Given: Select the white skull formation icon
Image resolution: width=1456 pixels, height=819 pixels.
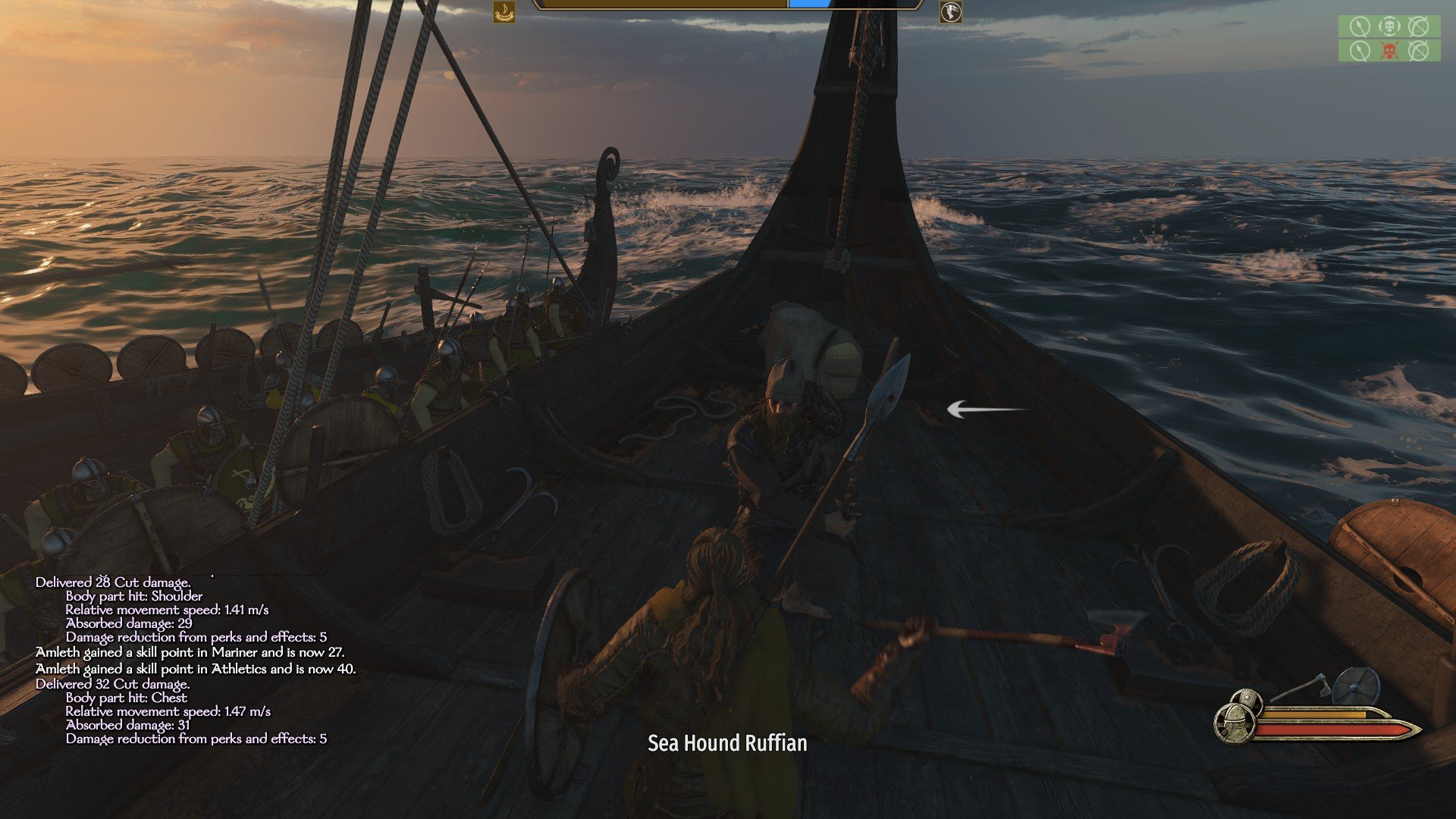Looking at the screenshot, I should (1389, 27).
